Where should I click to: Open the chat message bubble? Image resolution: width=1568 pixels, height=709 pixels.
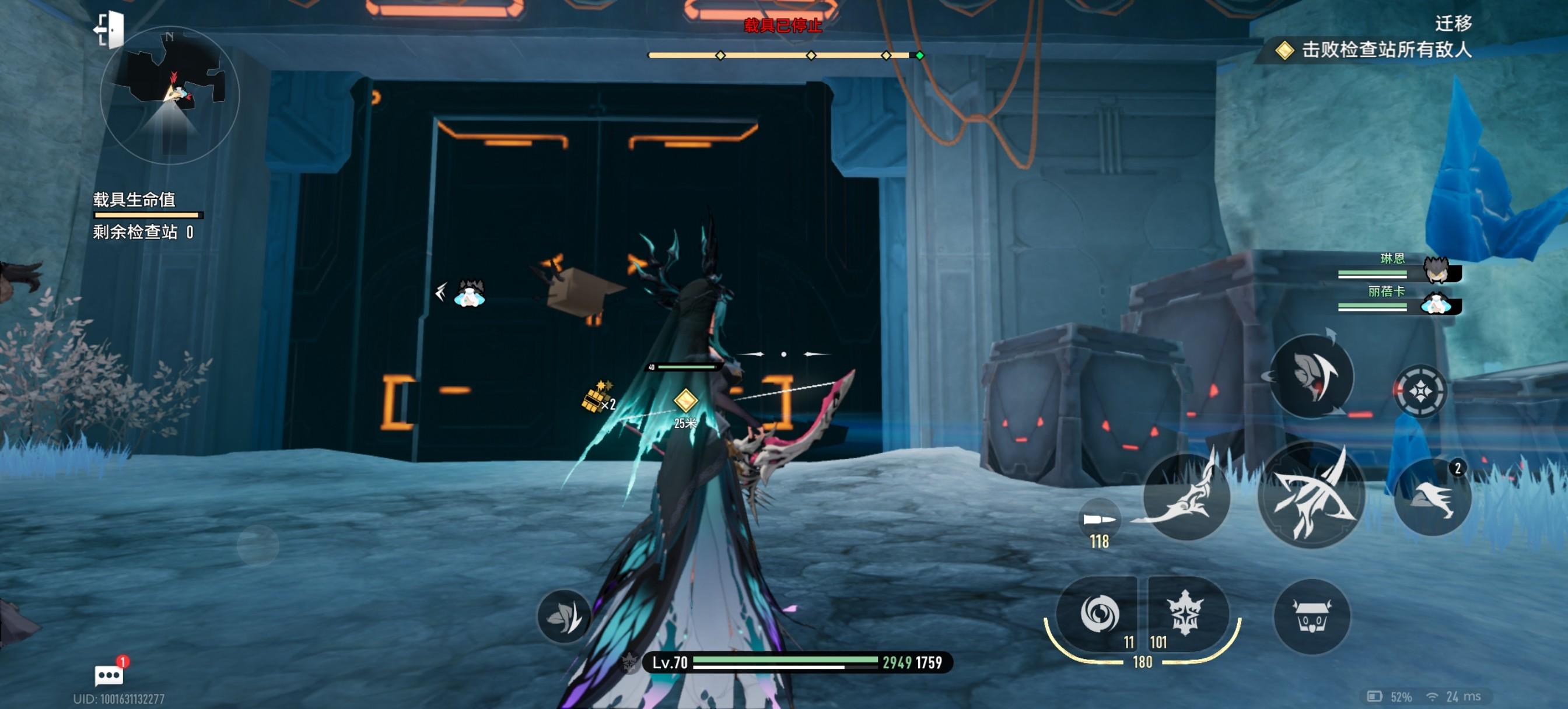pos(110,675)
